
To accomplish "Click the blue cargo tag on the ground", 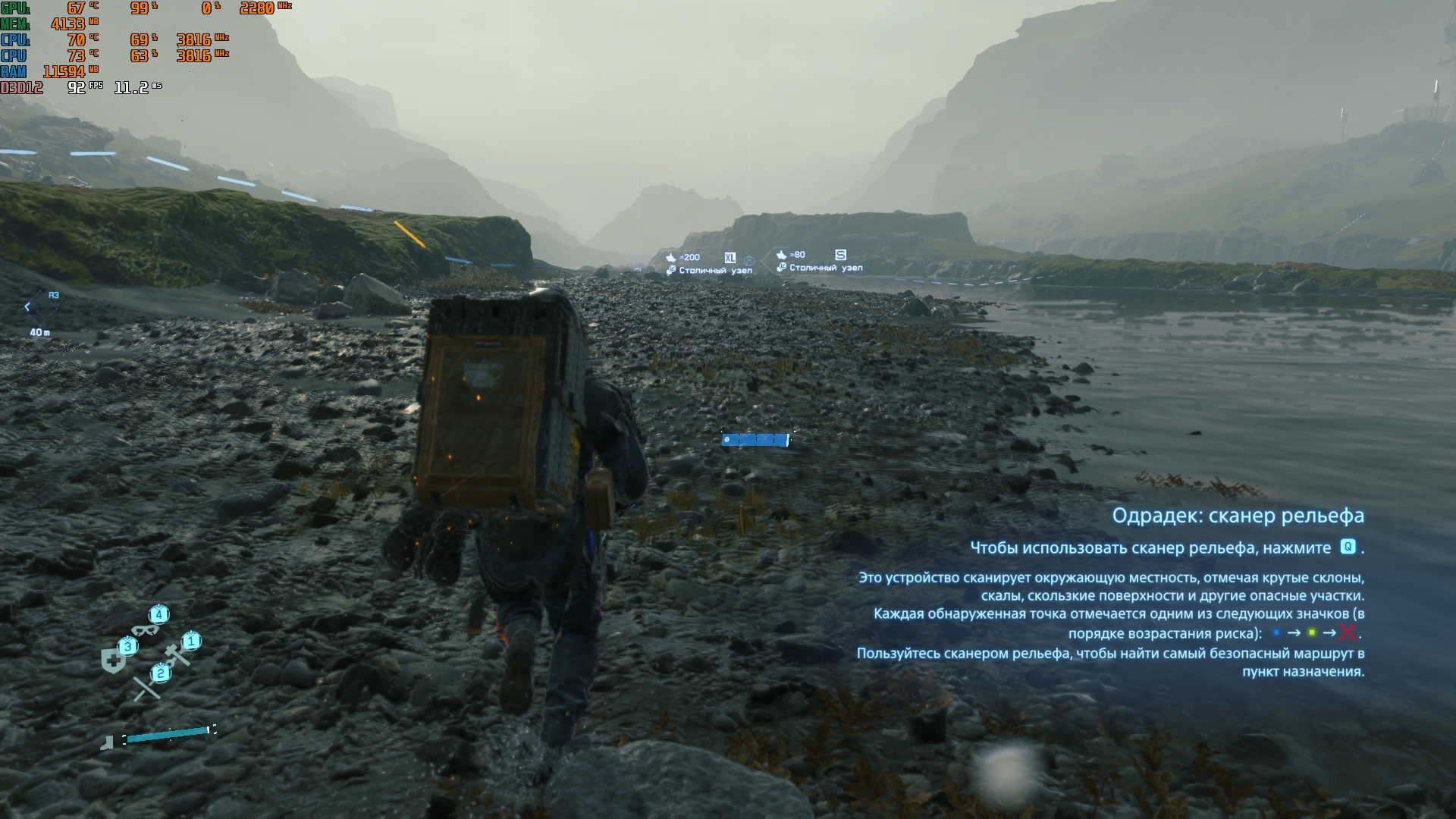I will pyautogui.click(x=755, y=440).
